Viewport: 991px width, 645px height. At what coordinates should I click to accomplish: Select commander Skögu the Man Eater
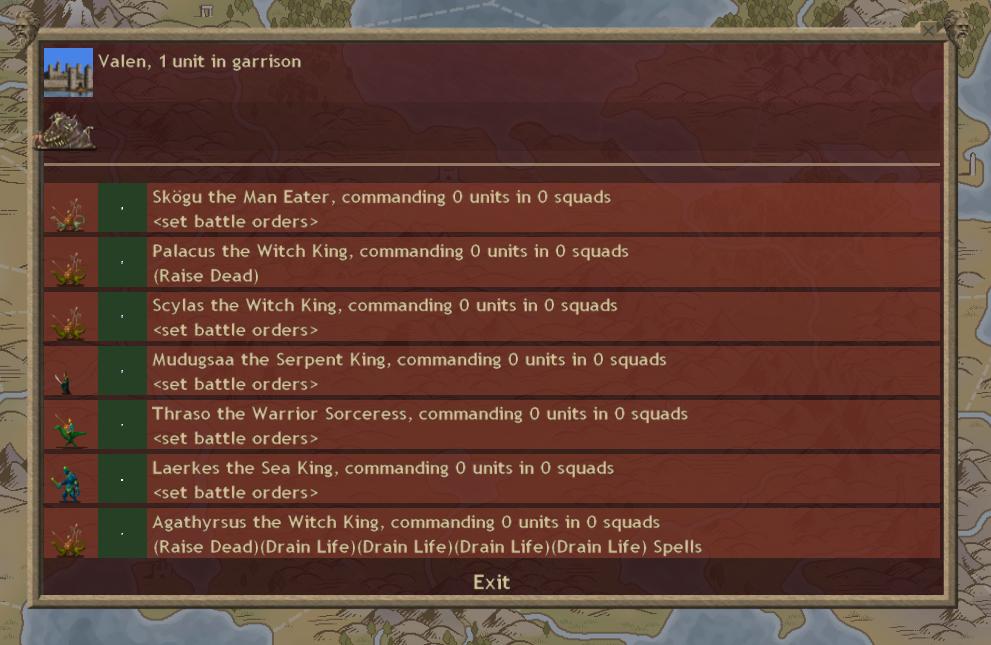[x=381, y=197]
